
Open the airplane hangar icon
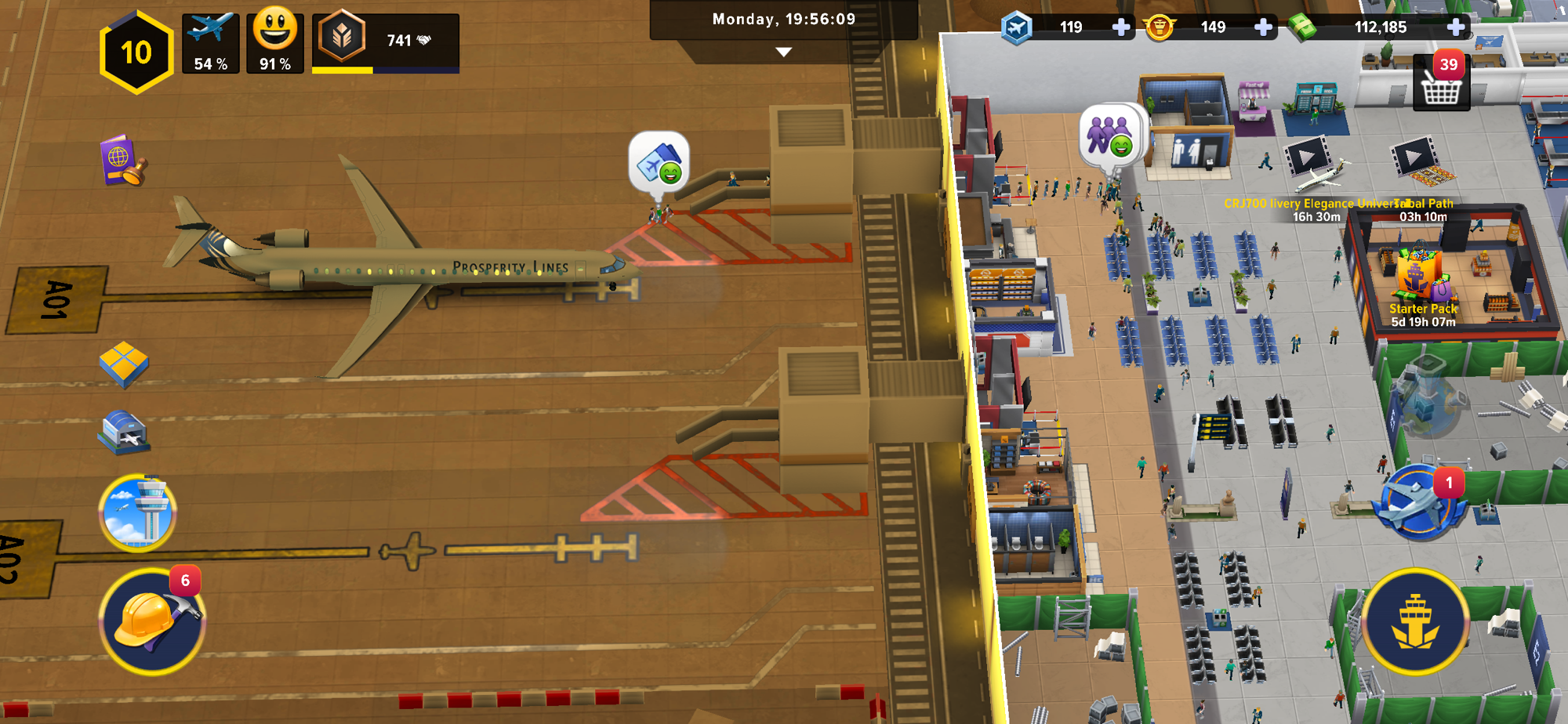point(124,432)
